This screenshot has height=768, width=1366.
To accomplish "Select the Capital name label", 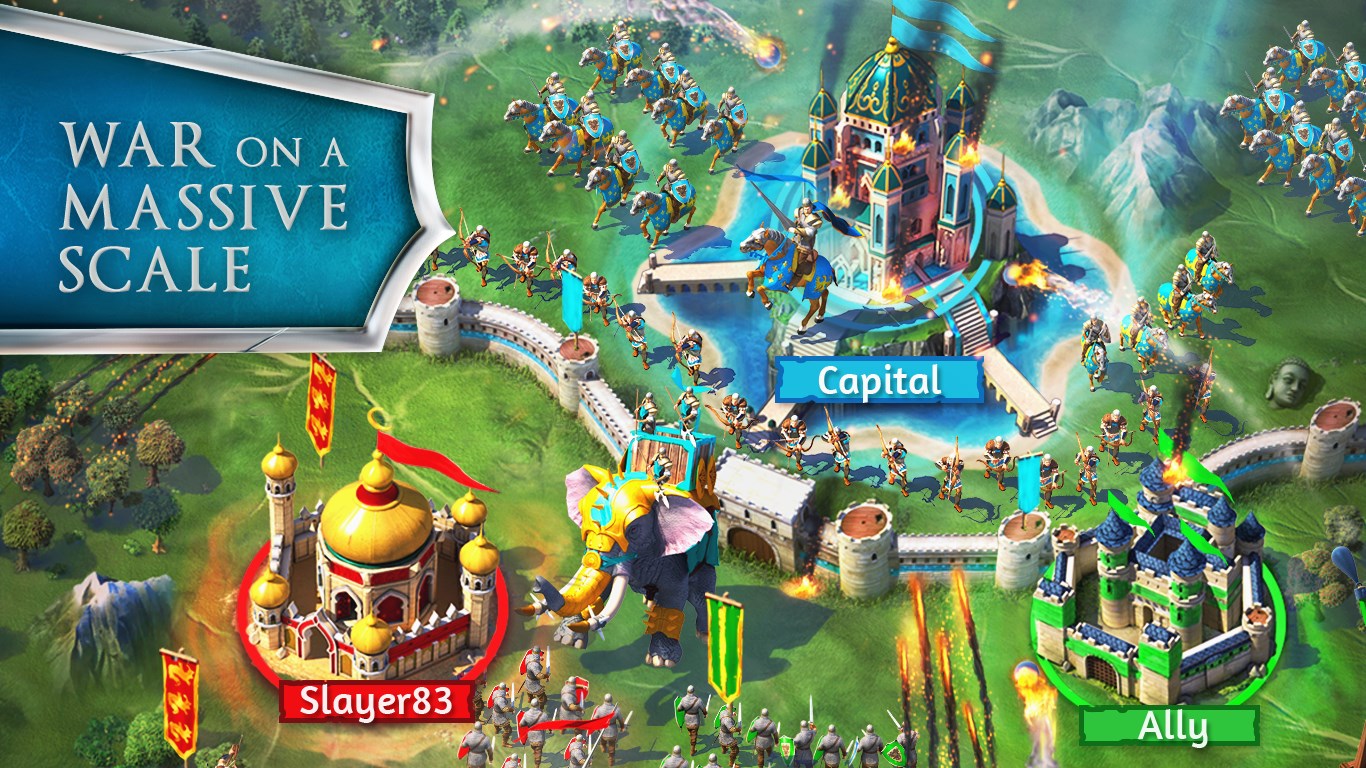I will [x=879, y=381].
